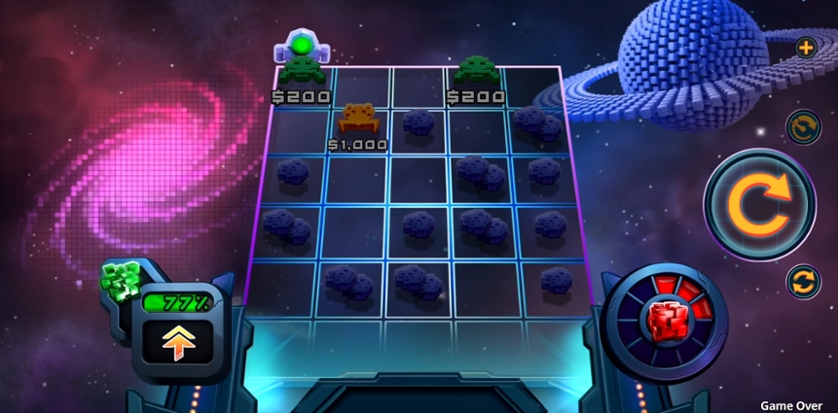
Task: Click the double-arrow button above the spin button
Action: pyautogui.click(x=802, y=126)
